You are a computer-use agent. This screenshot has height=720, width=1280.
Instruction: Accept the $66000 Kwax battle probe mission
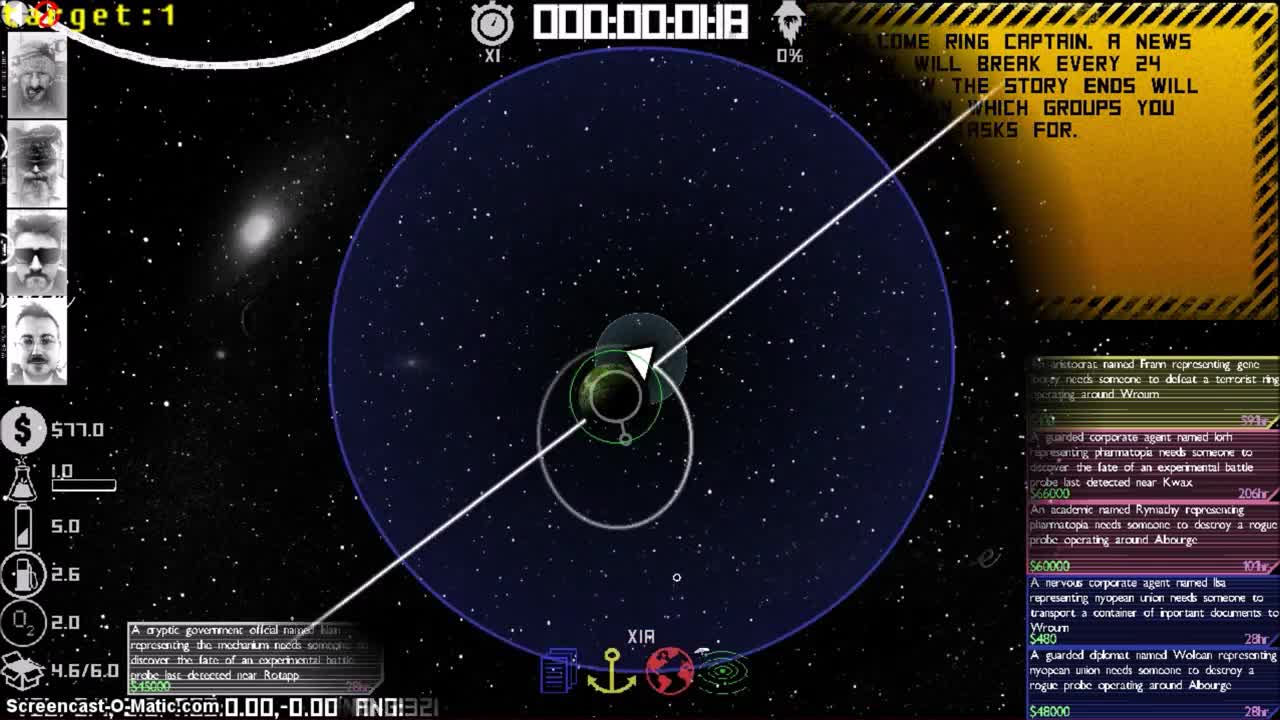pos(1150,465)
